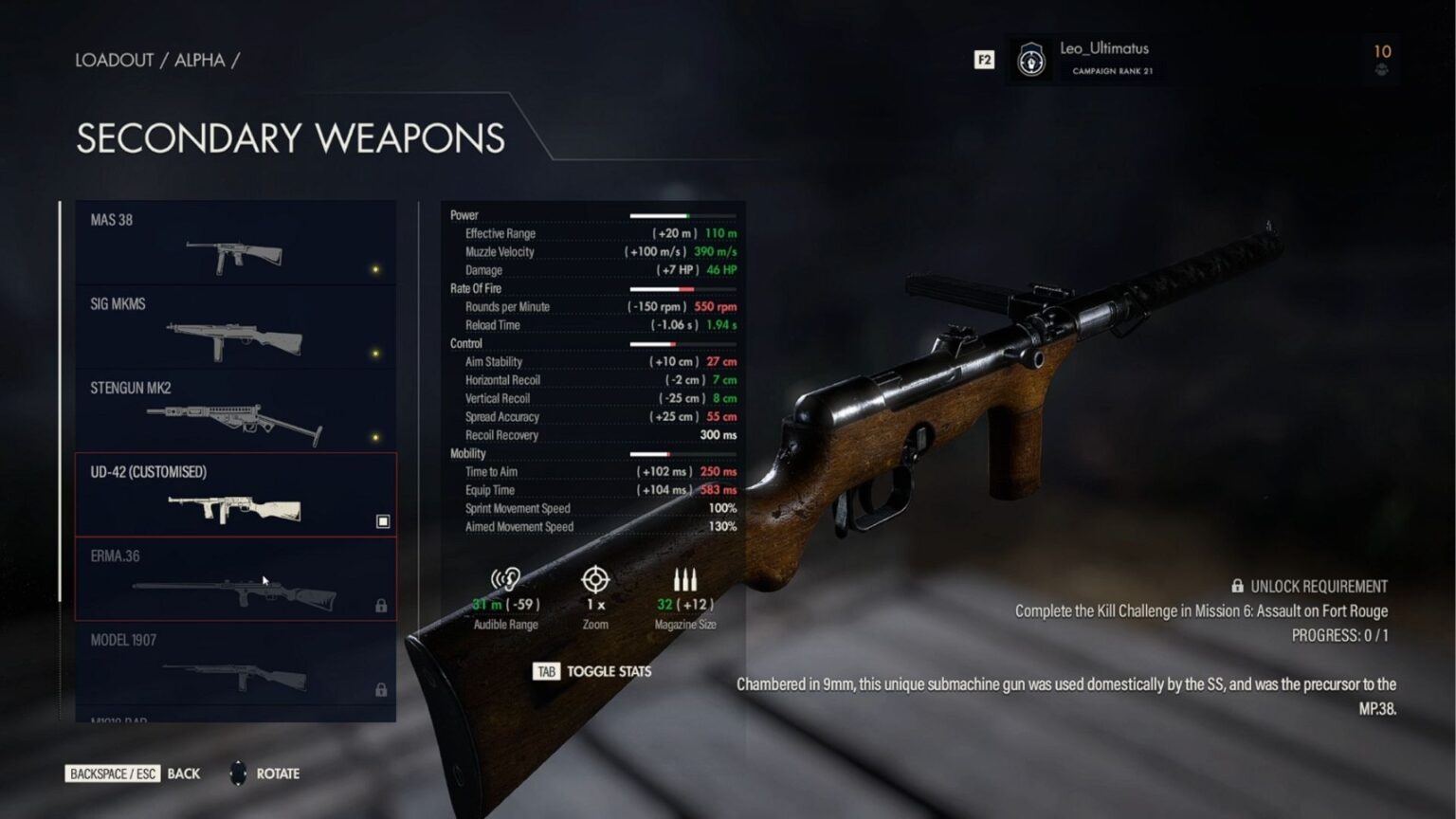Toggle stats using the TAB button
This screenshot has height=819, width=1456.
[545, 671]
